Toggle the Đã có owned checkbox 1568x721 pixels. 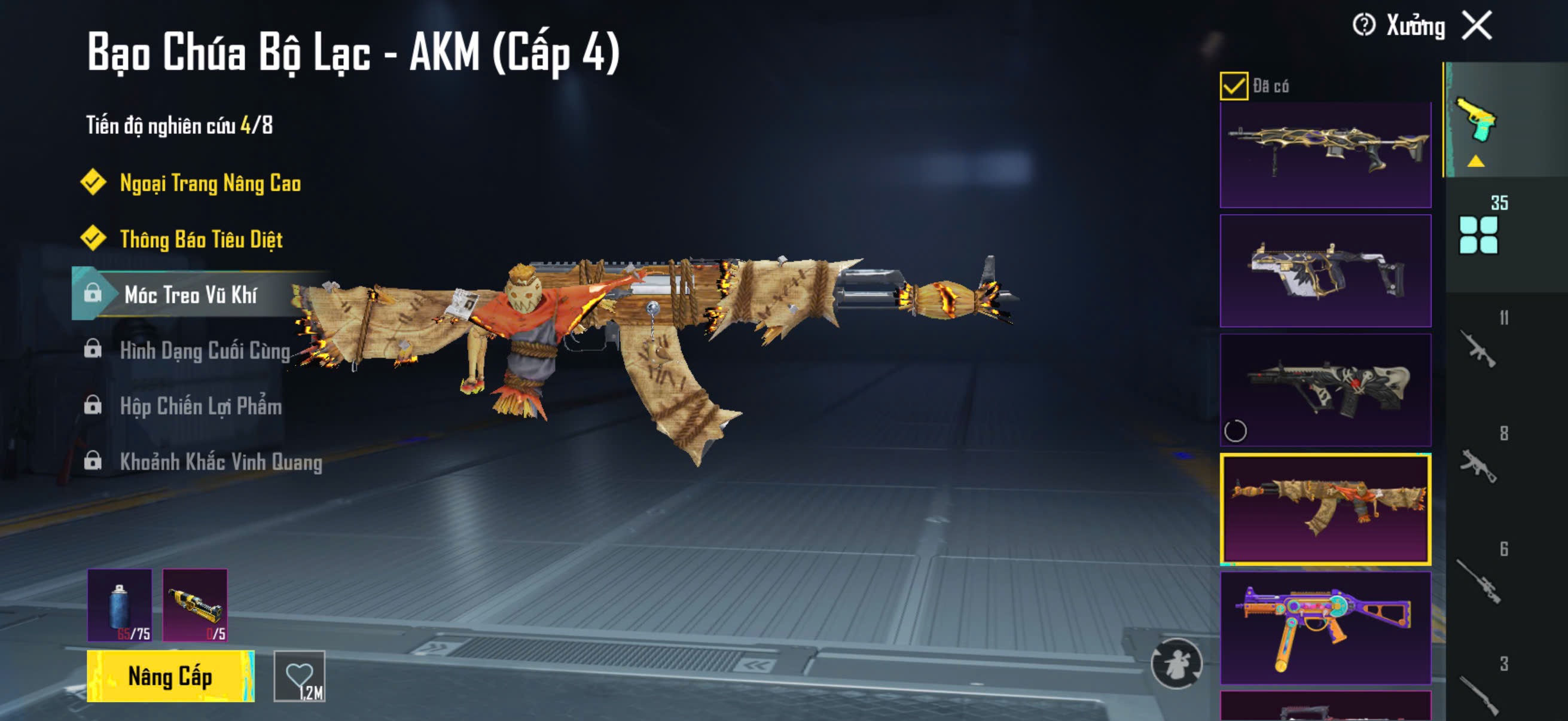pyautogui.click(x=1234, y=85)
